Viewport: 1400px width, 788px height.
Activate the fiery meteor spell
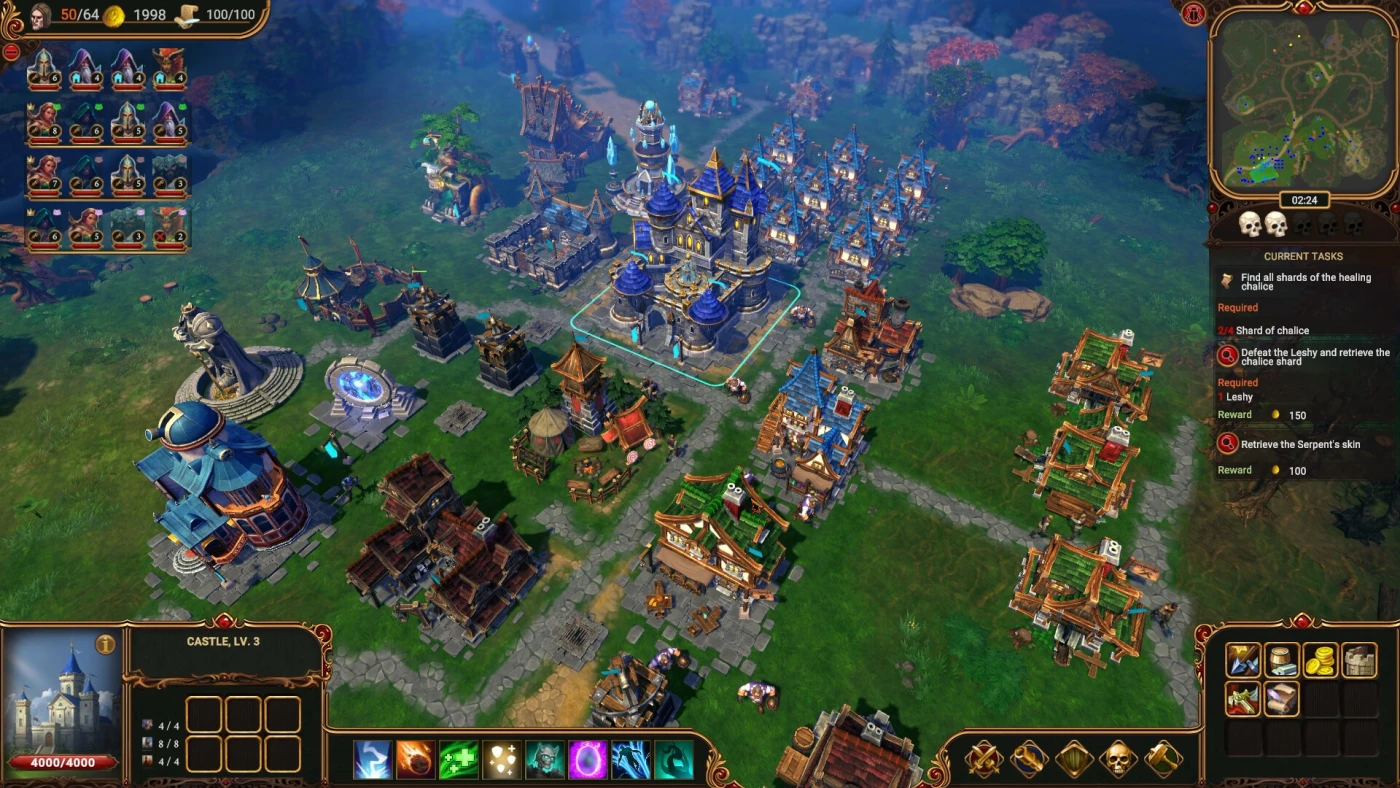(415, 760)
